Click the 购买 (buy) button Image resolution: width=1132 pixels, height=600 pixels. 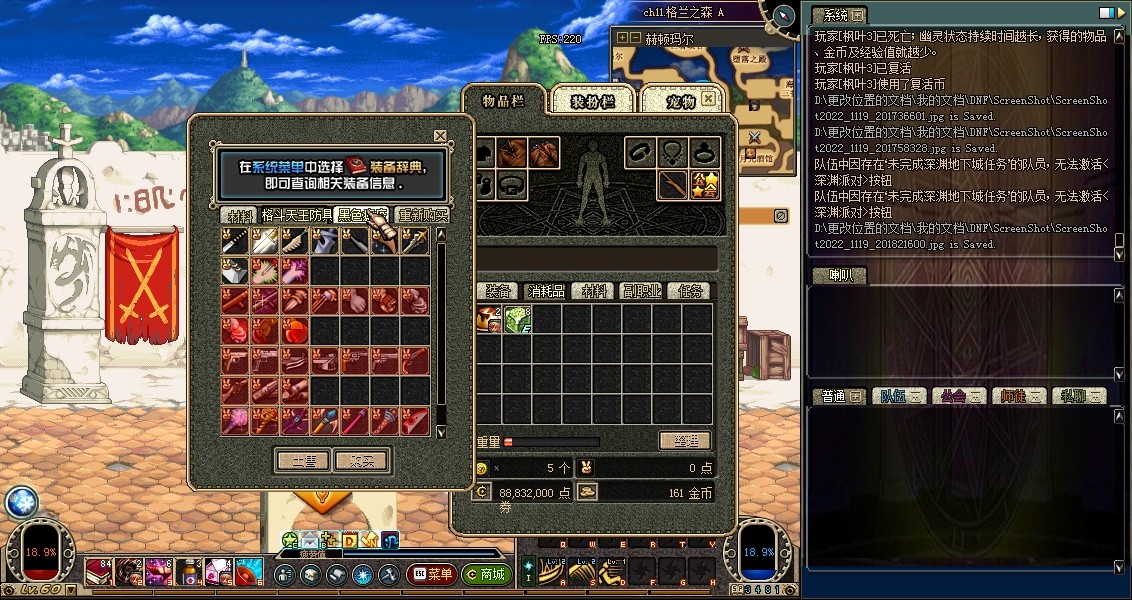pos(362,460)
